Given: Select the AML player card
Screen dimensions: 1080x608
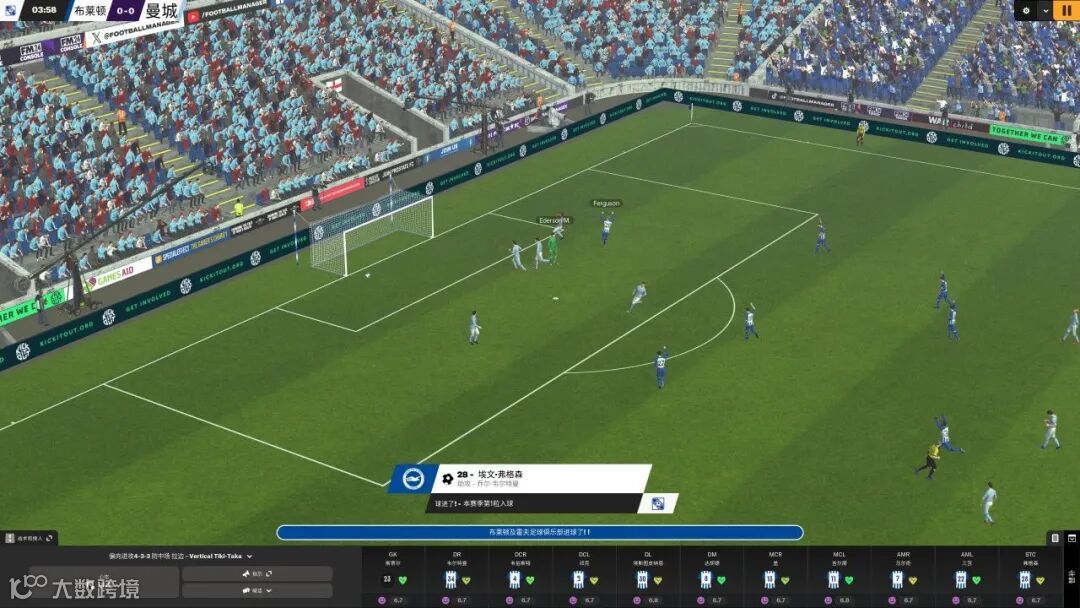Looking at the screenshot, I should [x=965, y=577].
